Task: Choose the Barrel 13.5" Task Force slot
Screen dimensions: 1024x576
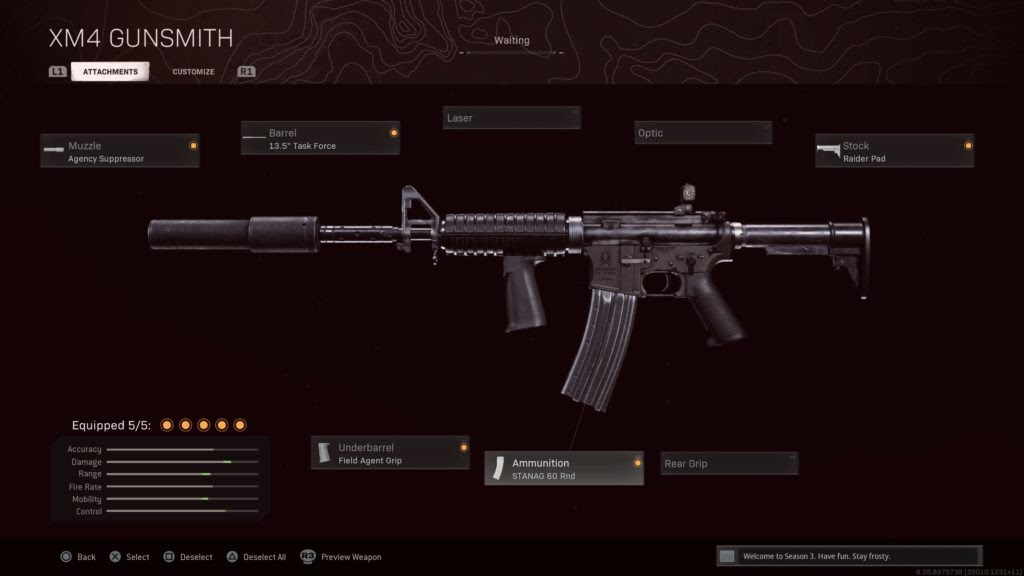Action: (320, 138)
